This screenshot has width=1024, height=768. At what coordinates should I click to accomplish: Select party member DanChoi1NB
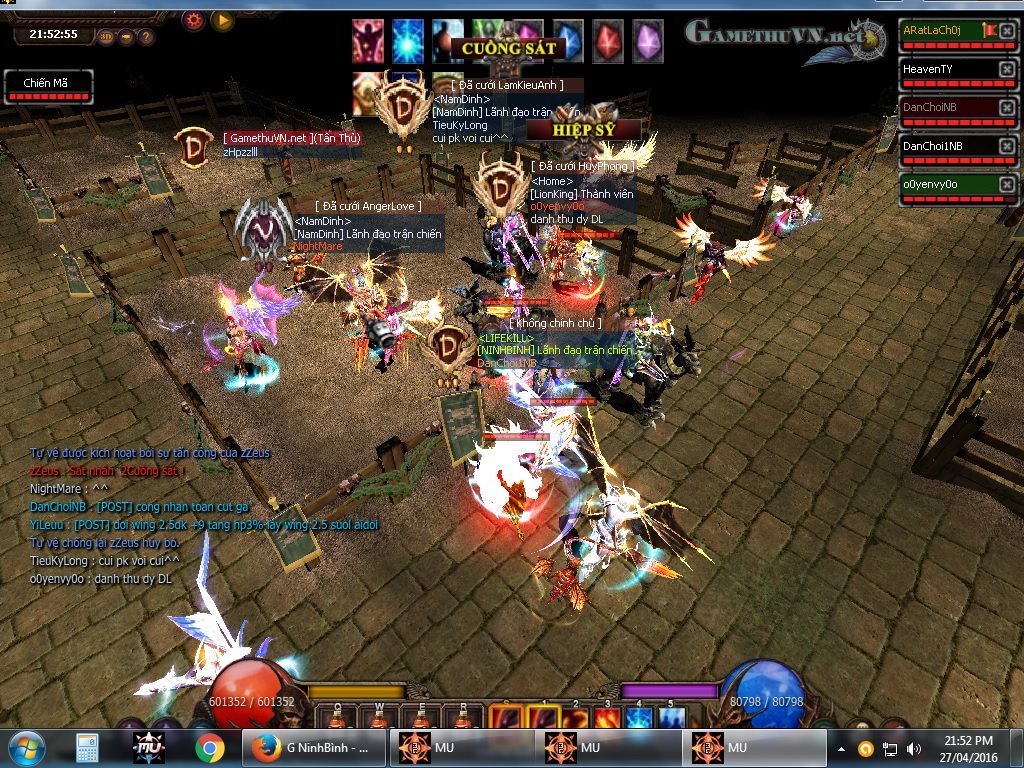pos(946,146)
